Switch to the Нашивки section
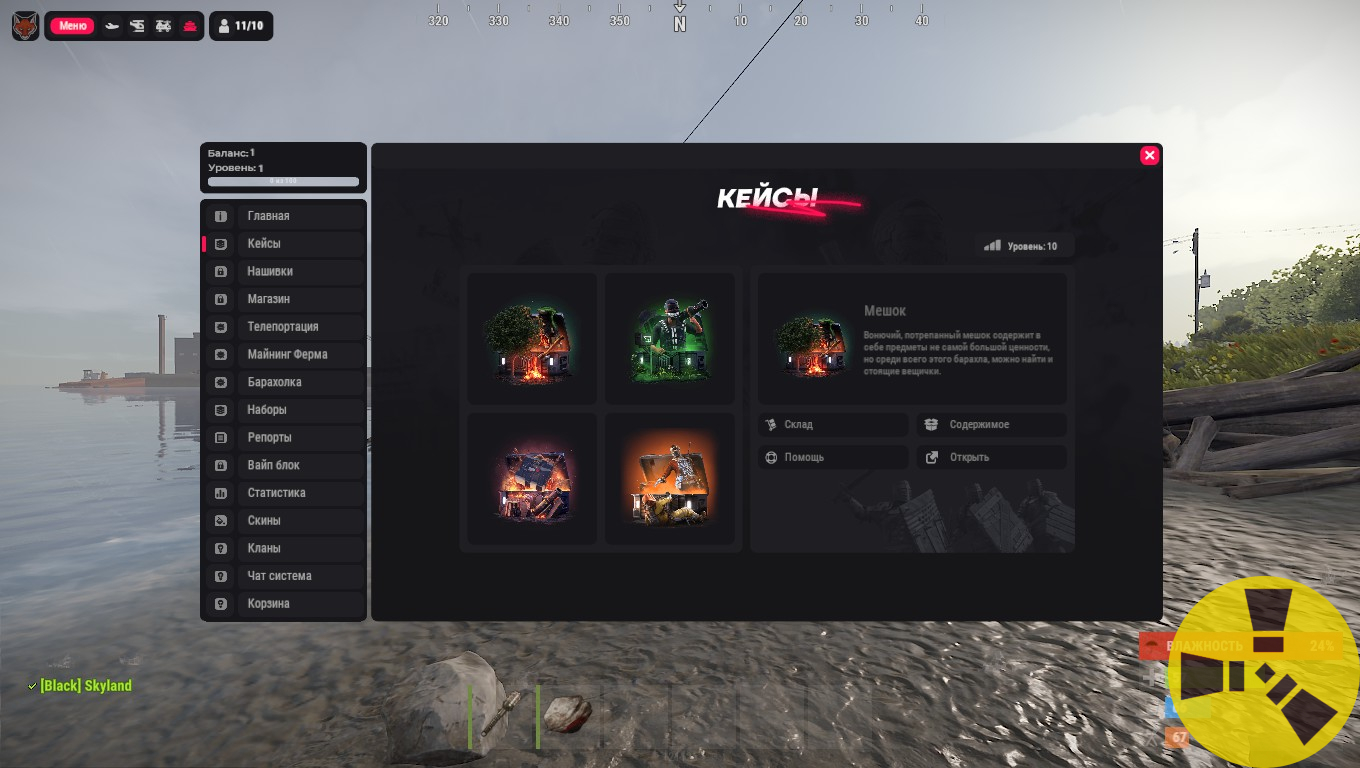The height and width of the screenshot is (768, 1360). point(284,271)
